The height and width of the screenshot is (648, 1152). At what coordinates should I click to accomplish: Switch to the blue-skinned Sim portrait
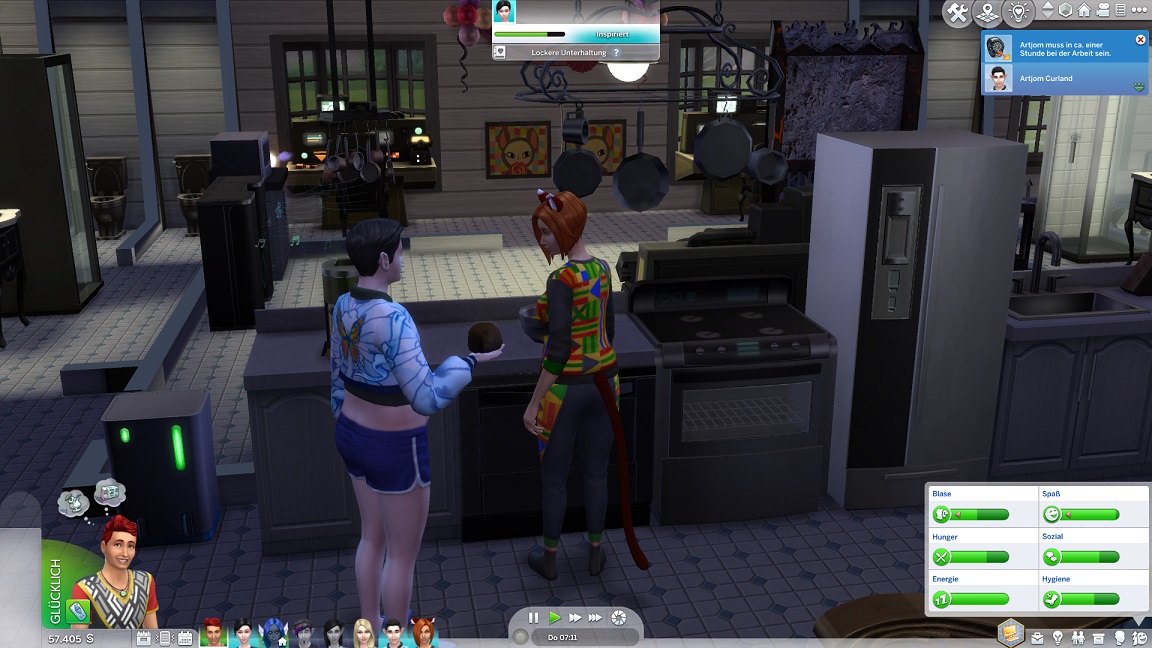pos(273,632)
